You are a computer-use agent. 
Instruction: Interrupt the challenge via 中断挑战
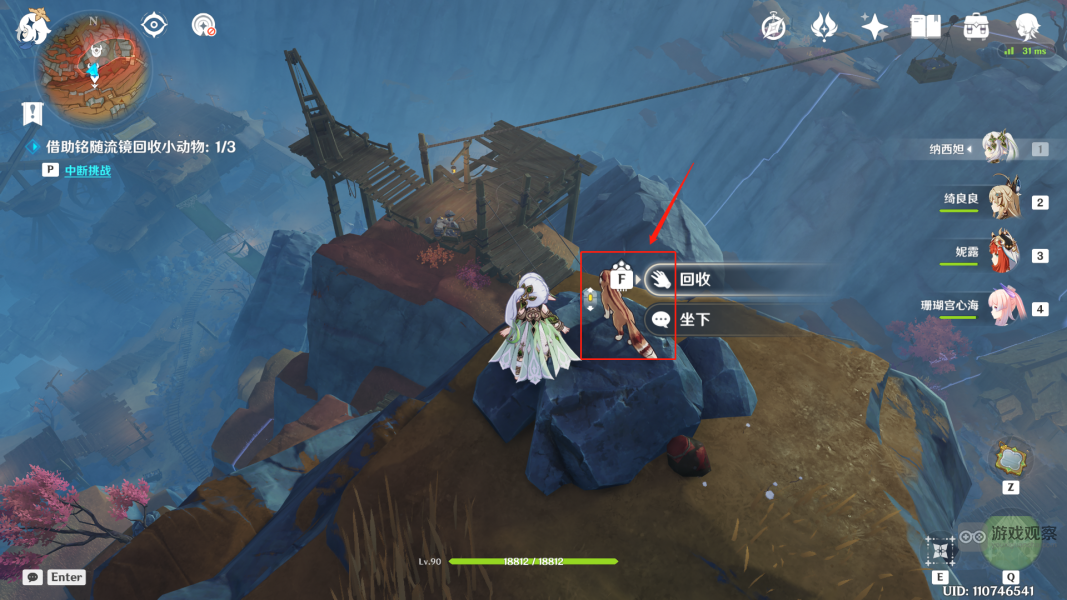point(88,171)
